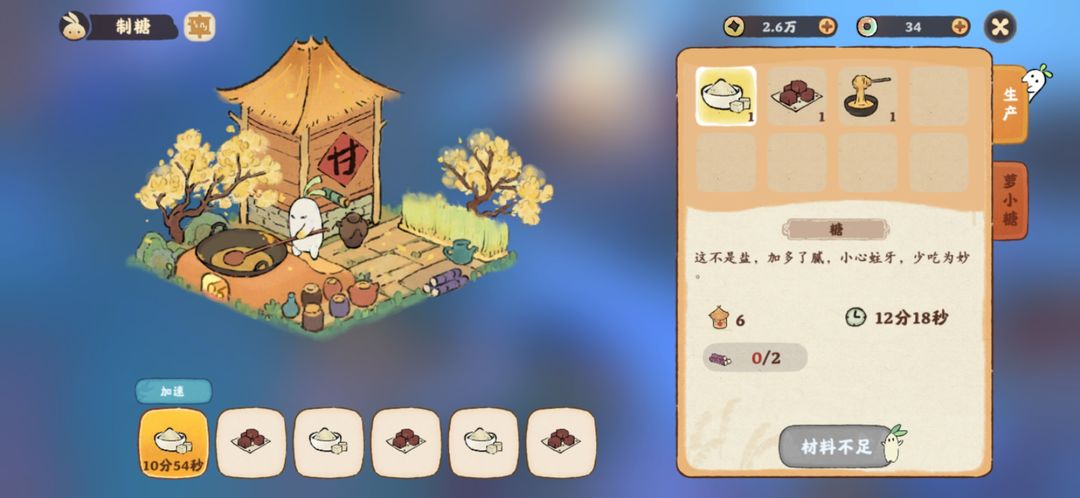Pick the maltose syrup bowl recipe
1080x498 pixels.
pos(867,96)
